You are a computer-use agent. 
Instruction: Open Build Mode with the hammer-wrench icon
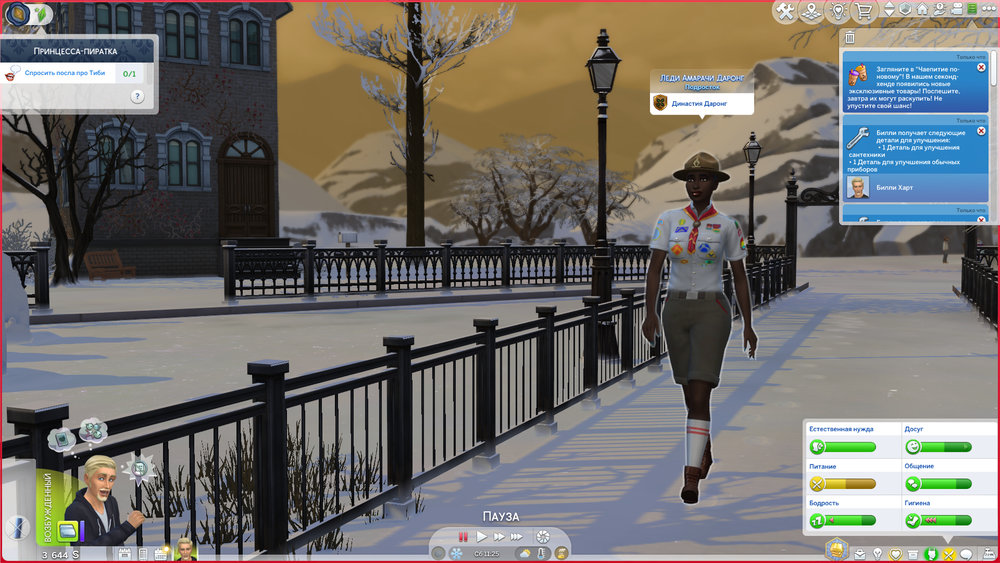pyautogui.click(x=785, y=11)
